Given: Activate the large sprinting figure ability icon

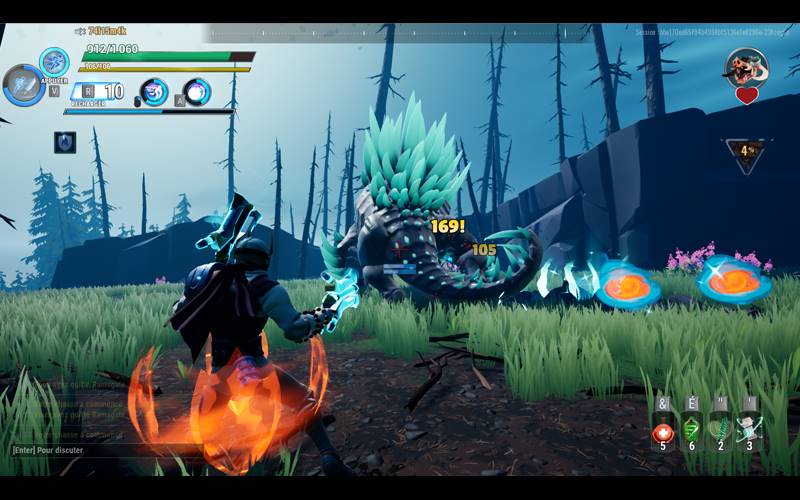Looking at the screenshot, I should (23, 85).
